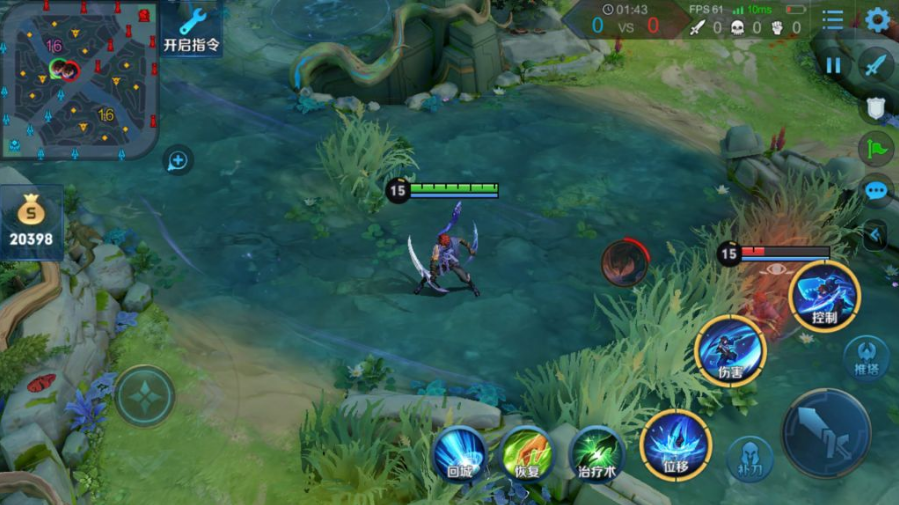899x505 pixels.
Task: Hit the large basic attack button
Action: (x=826, y=433)
